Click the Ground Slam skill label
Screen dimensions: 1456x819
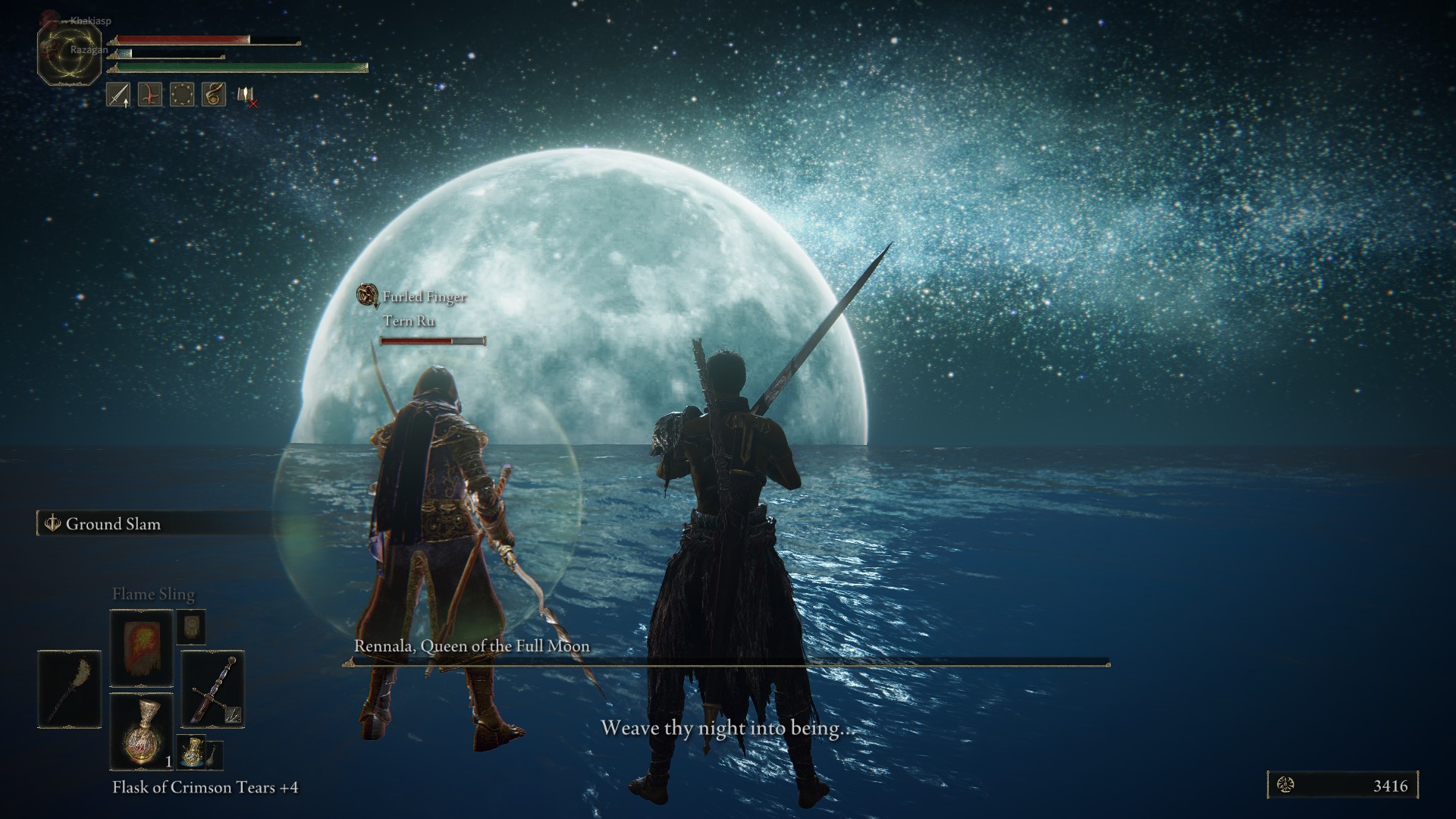pos(113,524)
